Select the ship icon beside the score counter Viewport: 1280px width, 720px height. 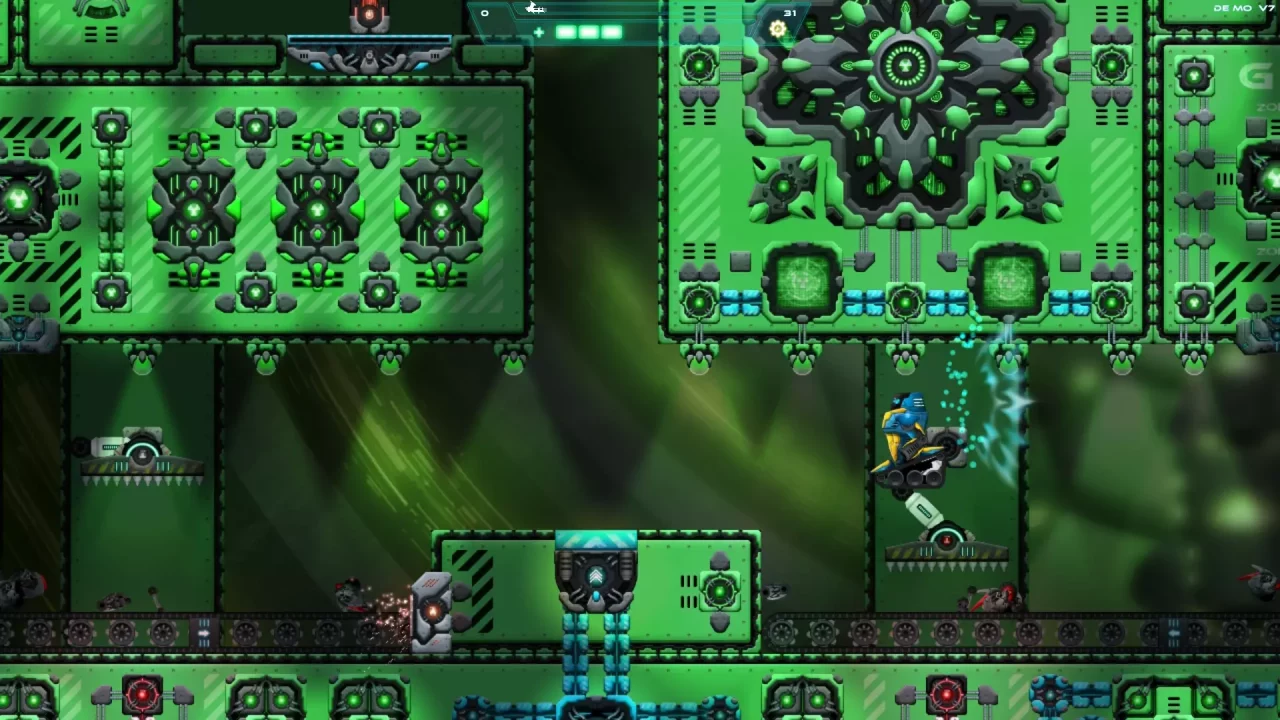[536, 9]
